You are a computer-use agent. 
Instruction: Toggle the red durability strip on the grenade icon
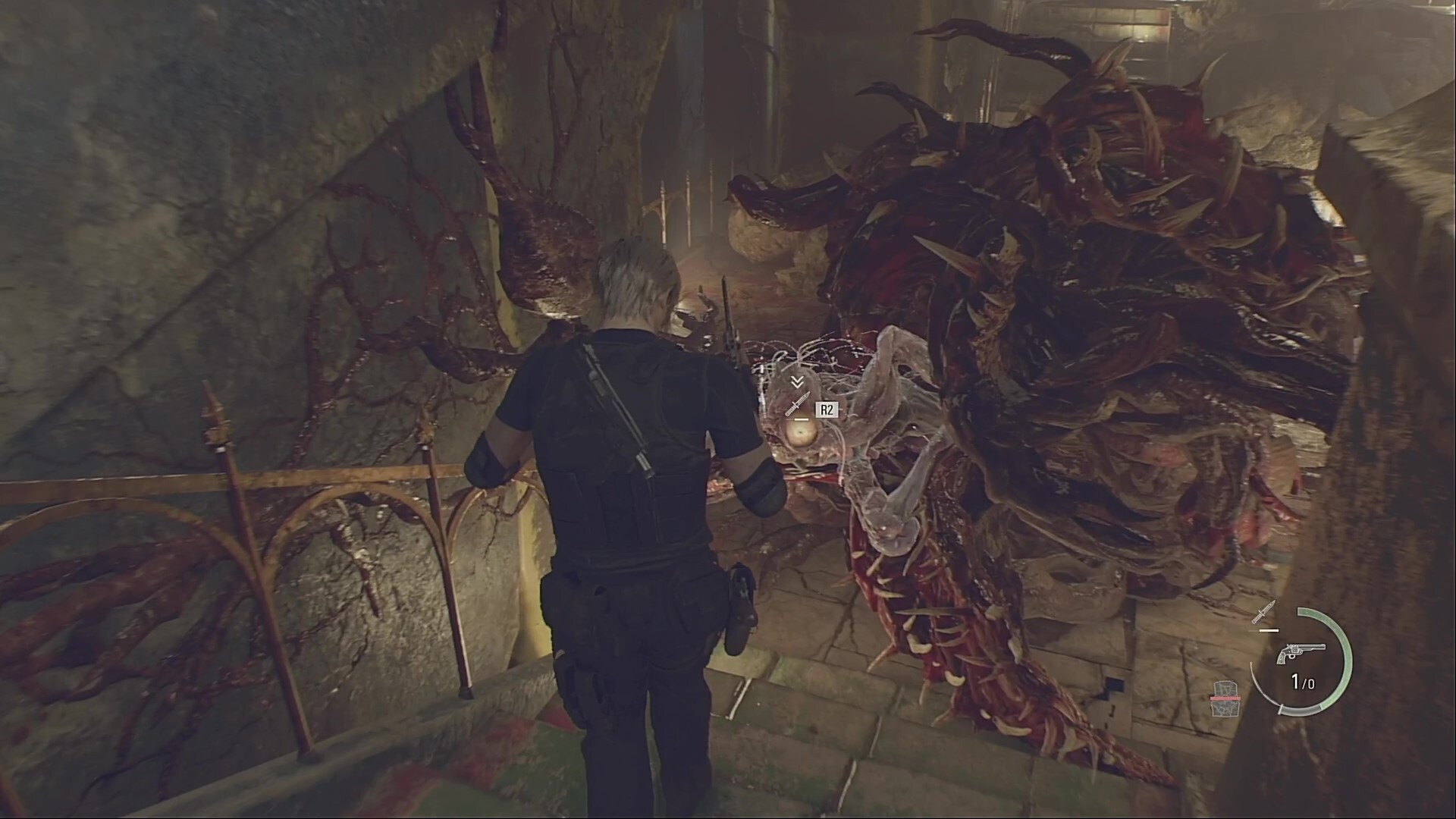[x=1226, y=697]
